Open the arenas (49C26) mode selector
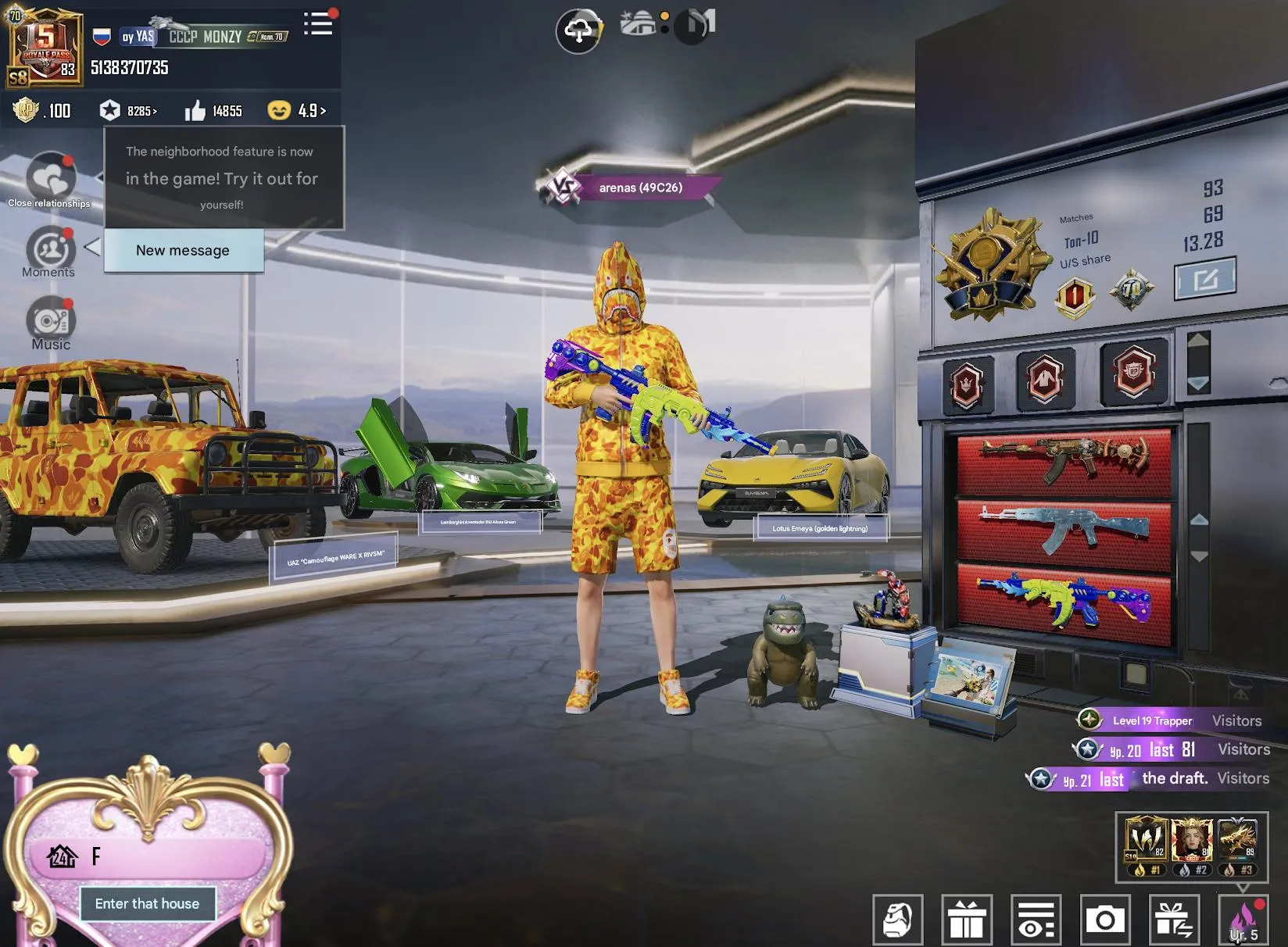Viewport: 1288px width, 947px height. 639,188
